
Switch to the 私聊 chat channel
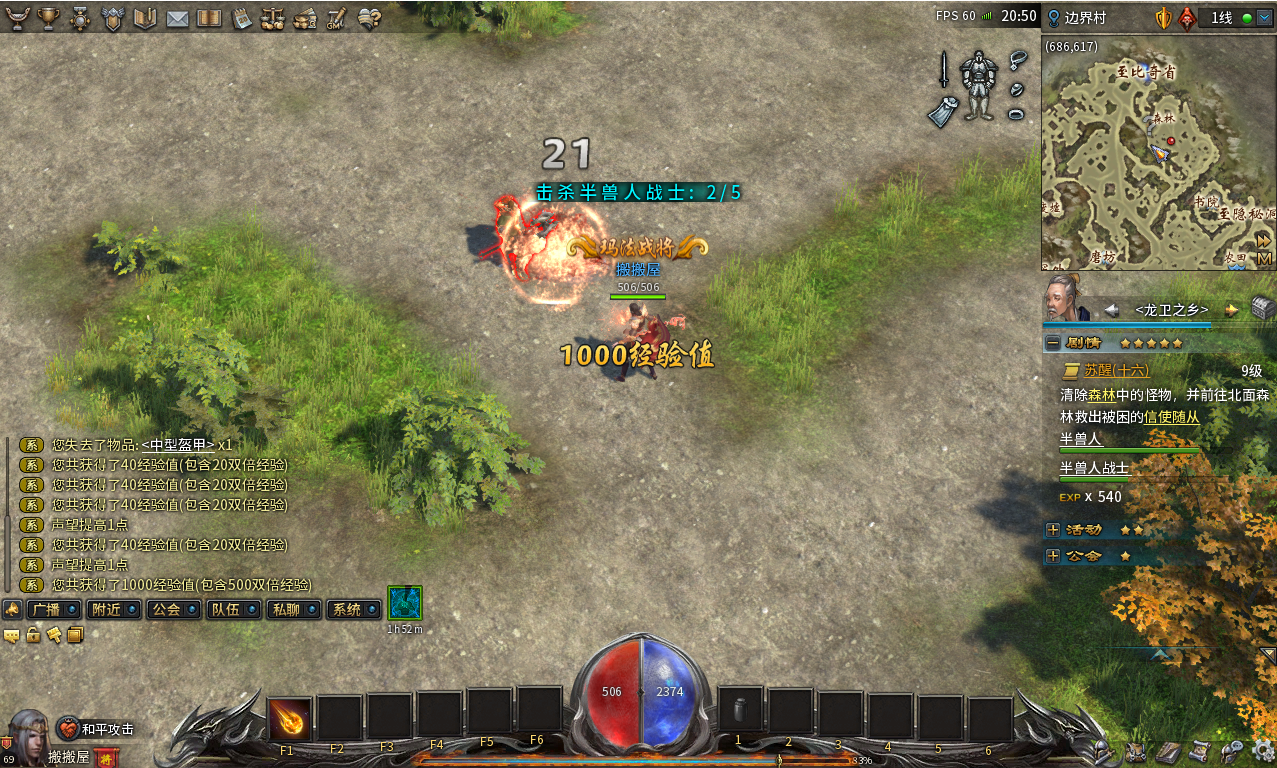(294, 609)
